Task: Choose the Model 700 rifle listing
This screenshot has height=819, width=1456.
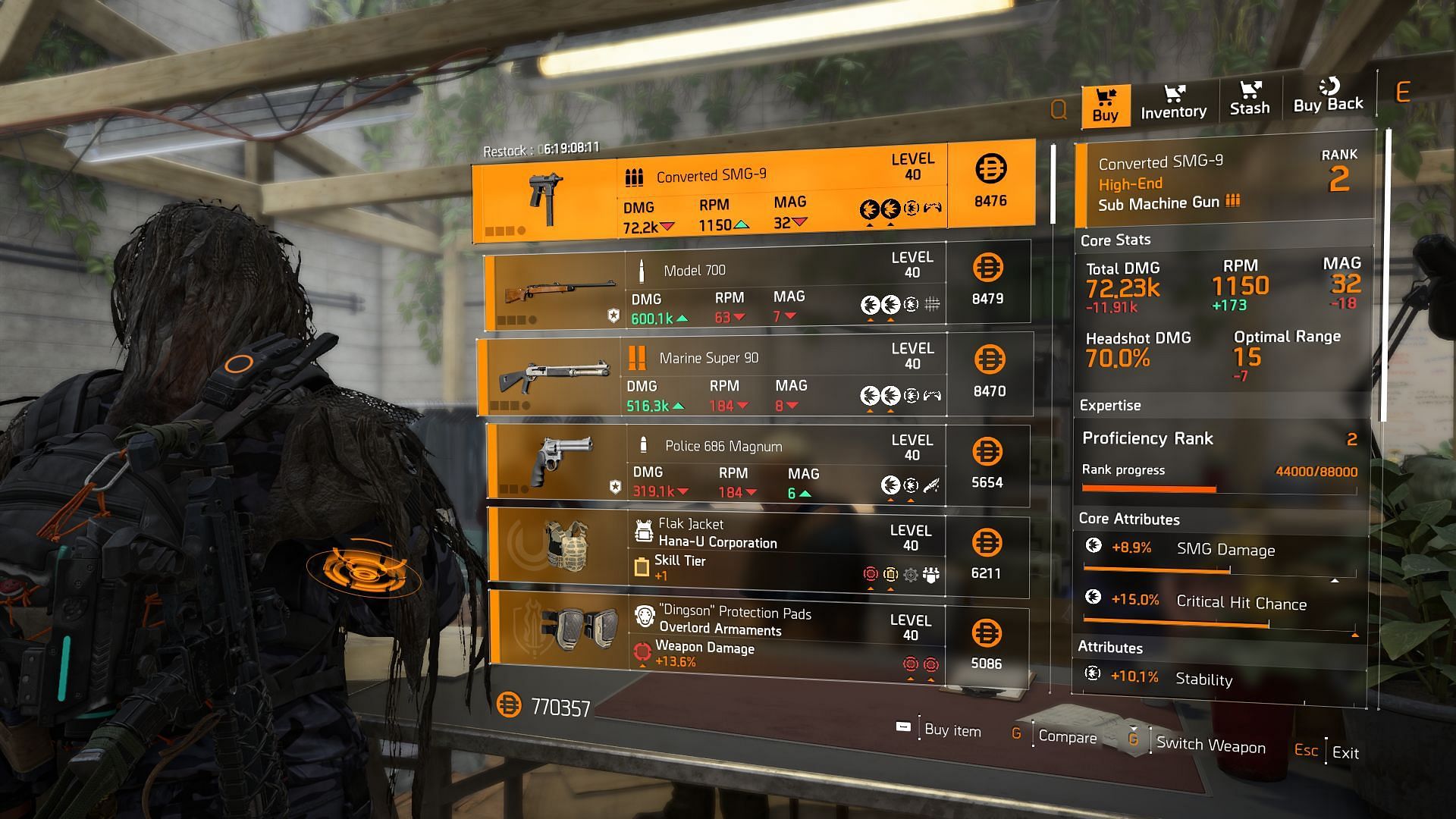Action: [x=757, y=285]
